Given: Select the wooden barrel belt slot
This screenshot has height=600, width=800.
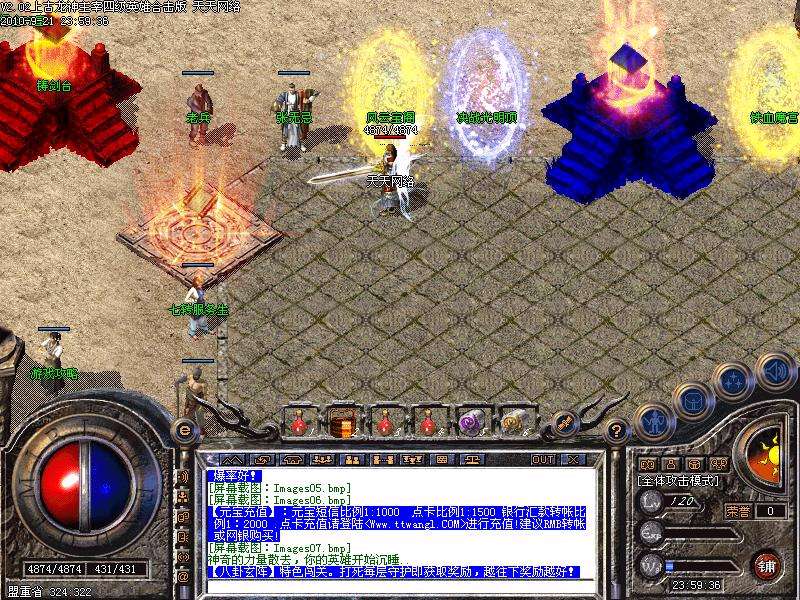Looking at the screenshot, I should click(340, 423).
